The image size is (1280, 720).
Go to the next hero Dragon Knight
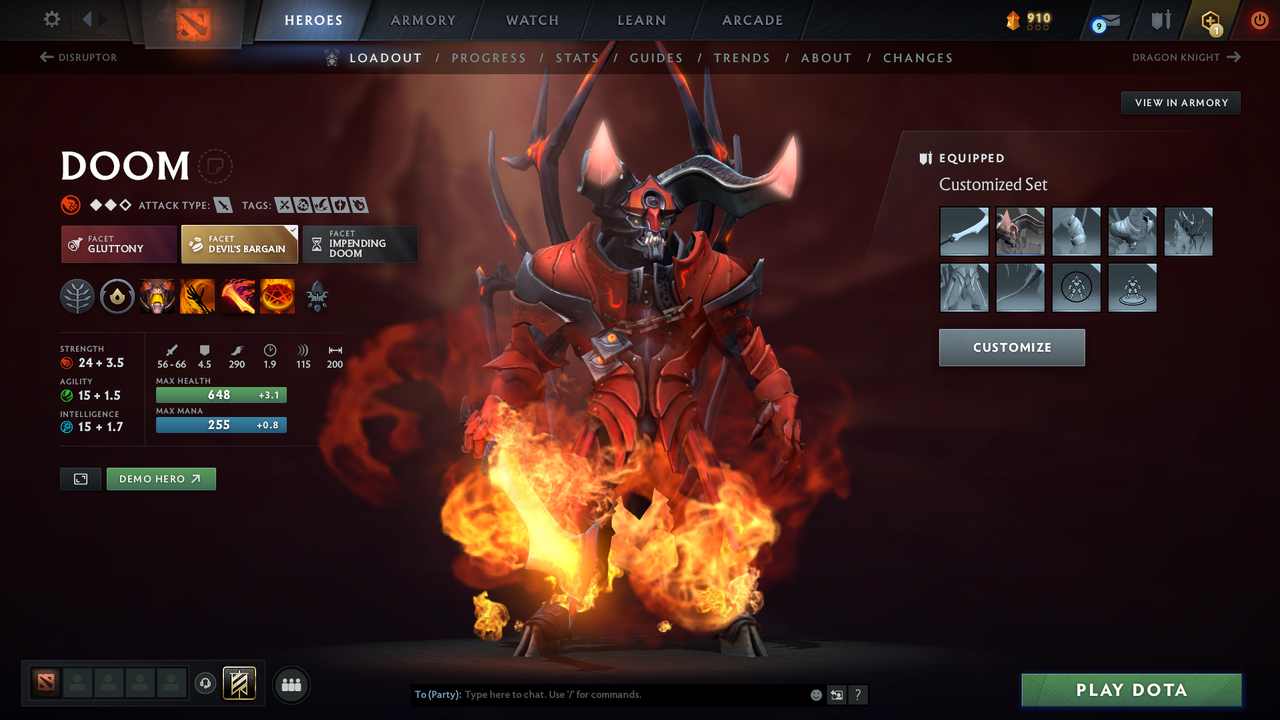(1186, 57)
